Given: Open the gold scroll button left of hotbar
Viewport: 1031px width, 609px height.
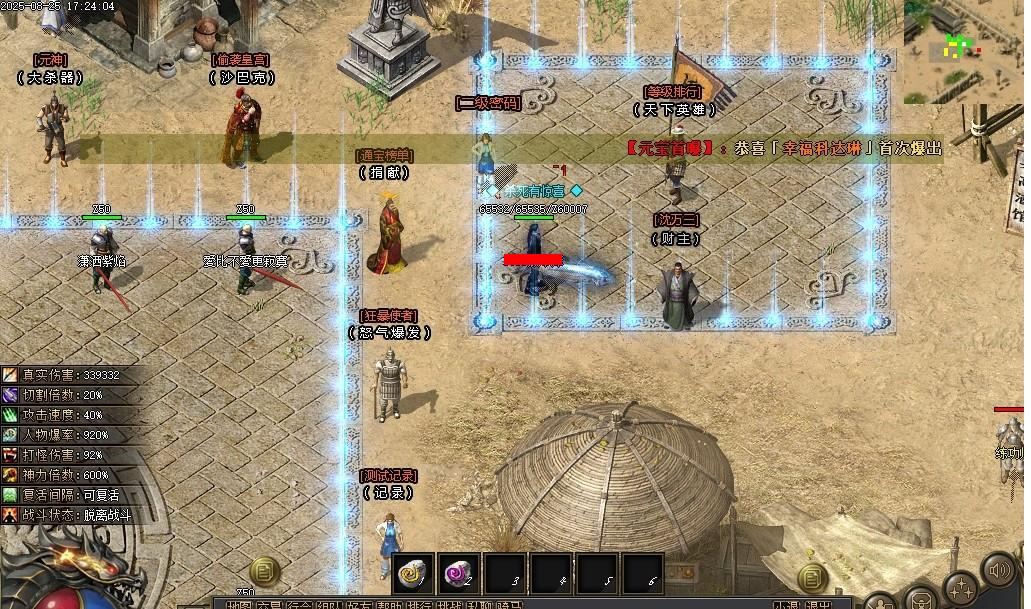Looking at the screenshot, I should (x=264, y=572).
